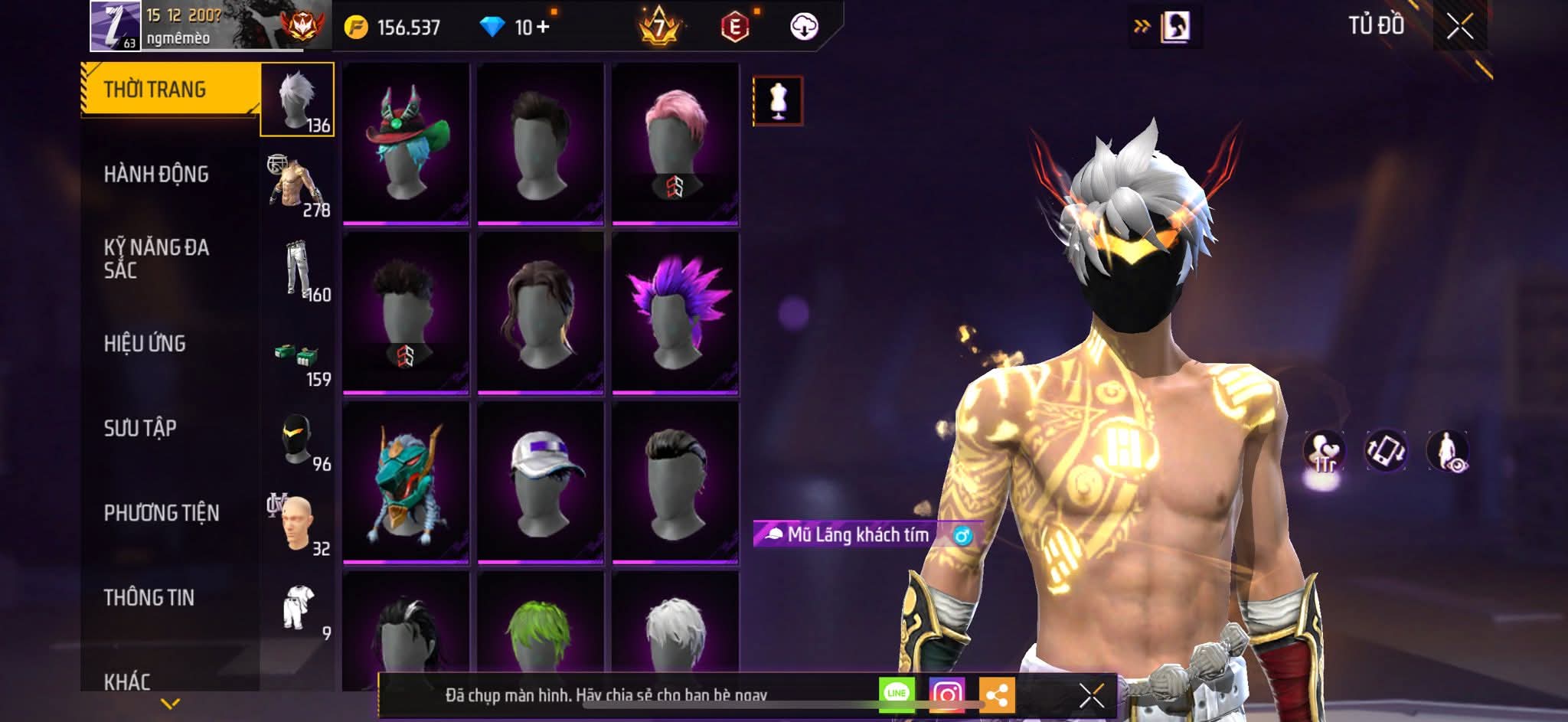Select the red cowboy hat with horns

point(406,144)
